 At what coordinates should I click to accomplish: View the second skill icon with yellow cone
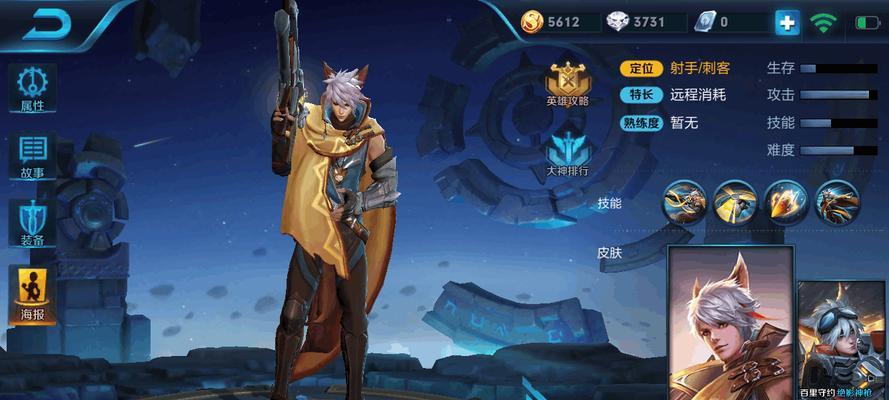tap(735, 202)
